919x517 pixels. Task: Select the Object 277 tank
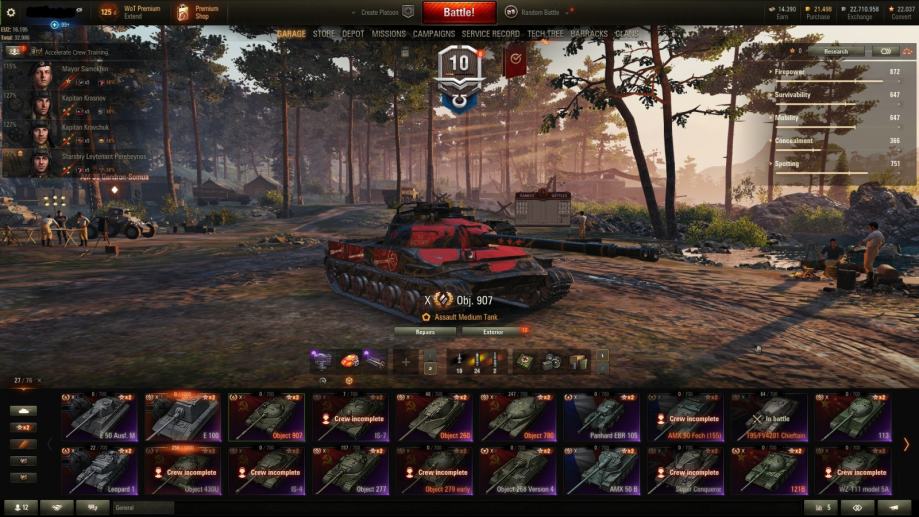point(350,470)
